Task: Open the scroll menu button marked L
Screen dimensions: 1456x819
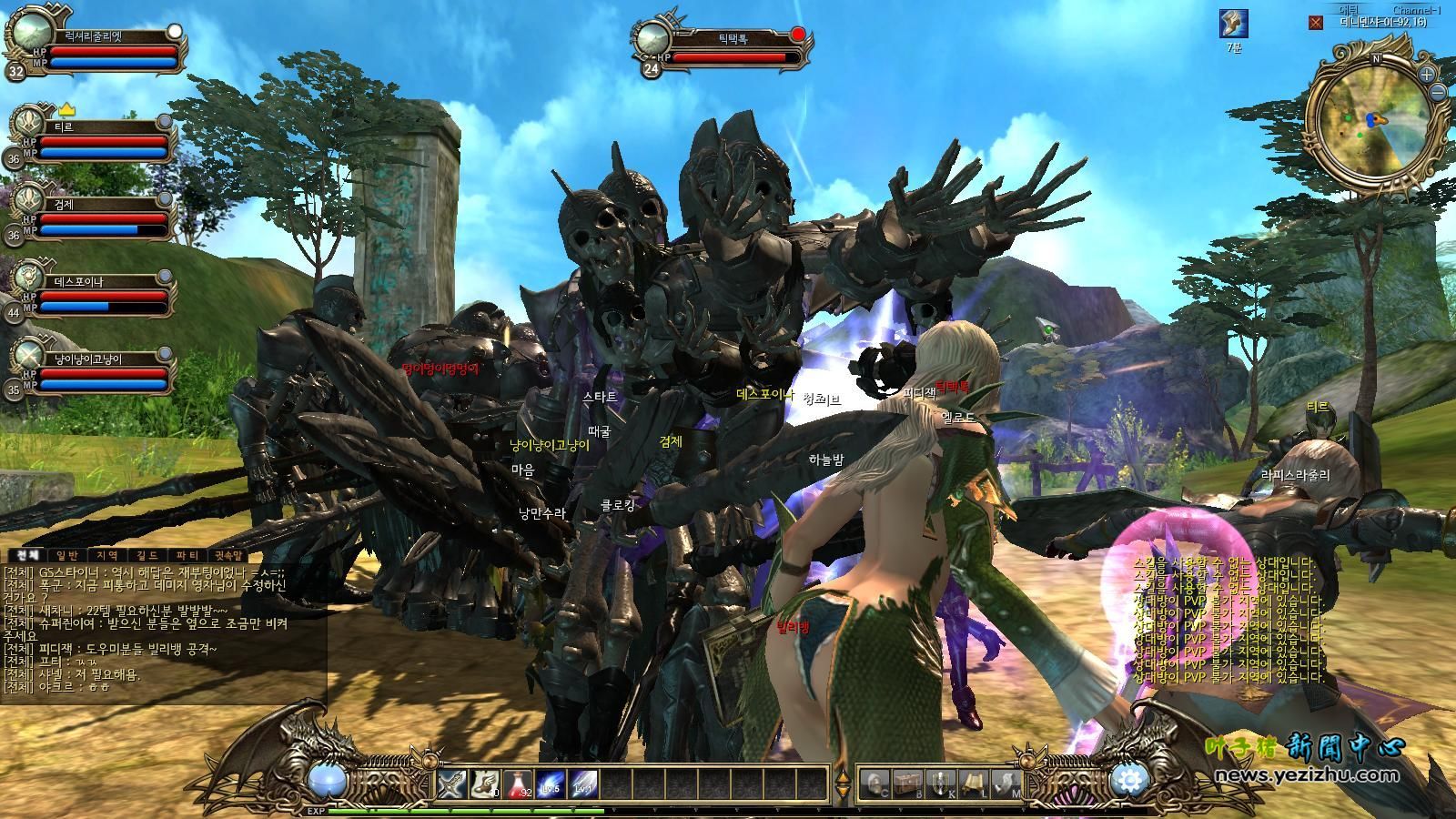Action: (x=973, y=782)
